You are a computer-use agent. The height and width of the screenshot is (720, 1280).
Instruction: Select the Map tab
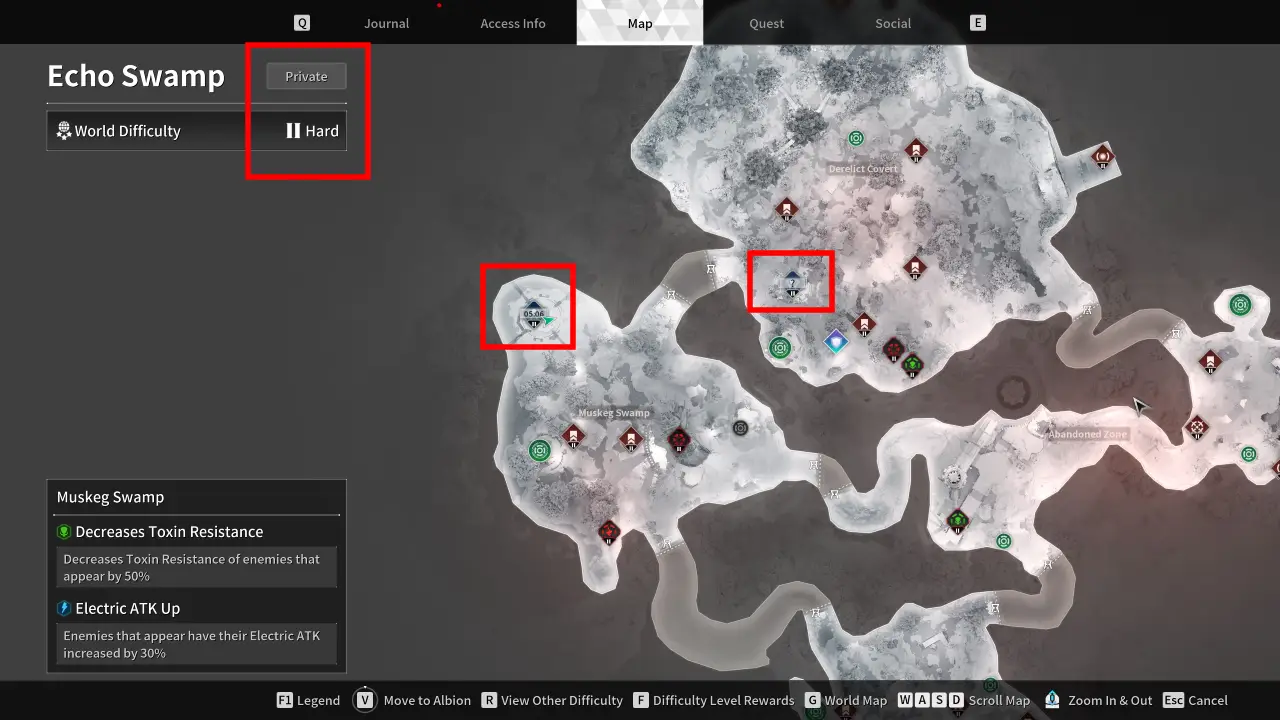639,23
